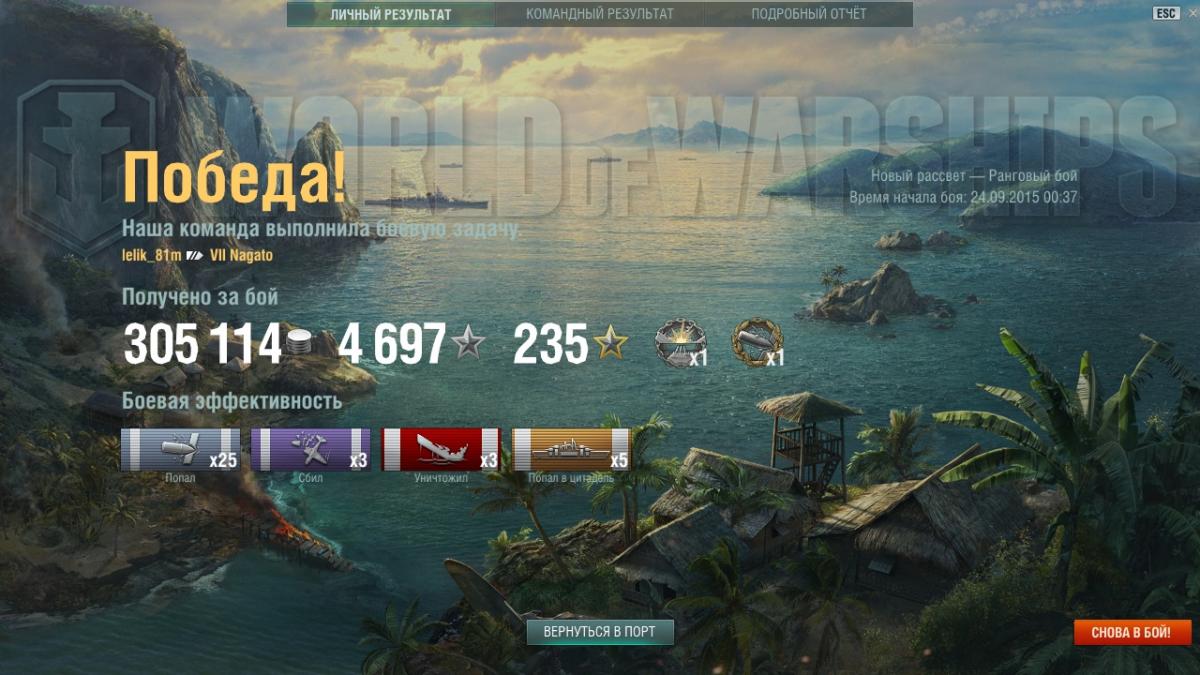Image resolution: width=1200 pixels, height=675 pixels.
Task: Close the results screen with ESC button
Action: (1166, 13)
